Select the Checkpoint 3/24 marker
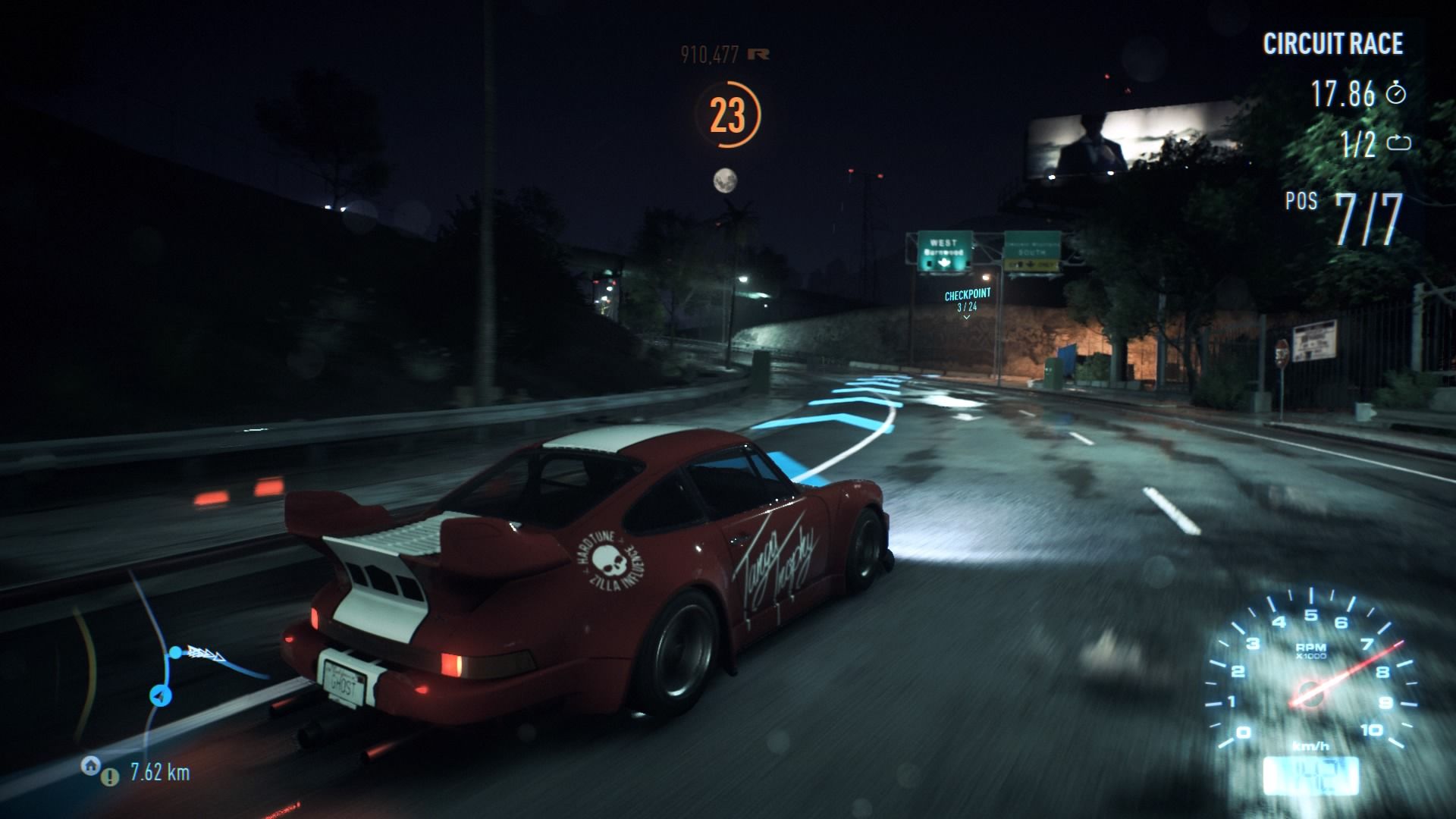The height and width of the screenshot is (819, 1456). tap(967, 300)
